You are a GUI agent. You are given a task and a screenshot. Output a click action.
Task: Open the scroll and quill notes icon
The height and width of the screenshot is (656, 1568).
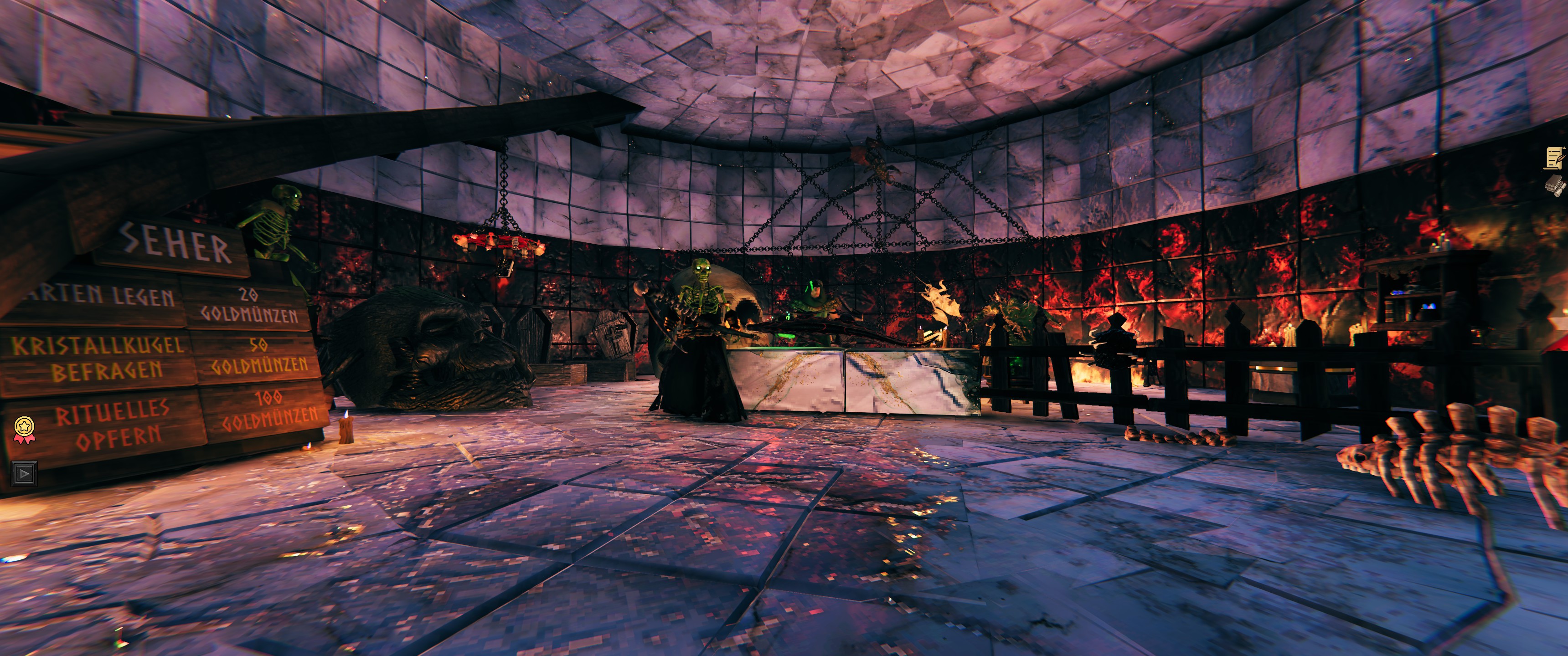(1554, 157)
